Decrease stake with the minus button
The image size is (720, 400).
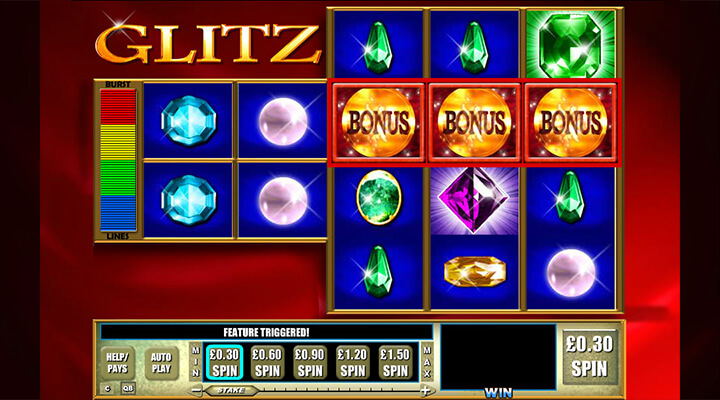click(x=197, y=390)
